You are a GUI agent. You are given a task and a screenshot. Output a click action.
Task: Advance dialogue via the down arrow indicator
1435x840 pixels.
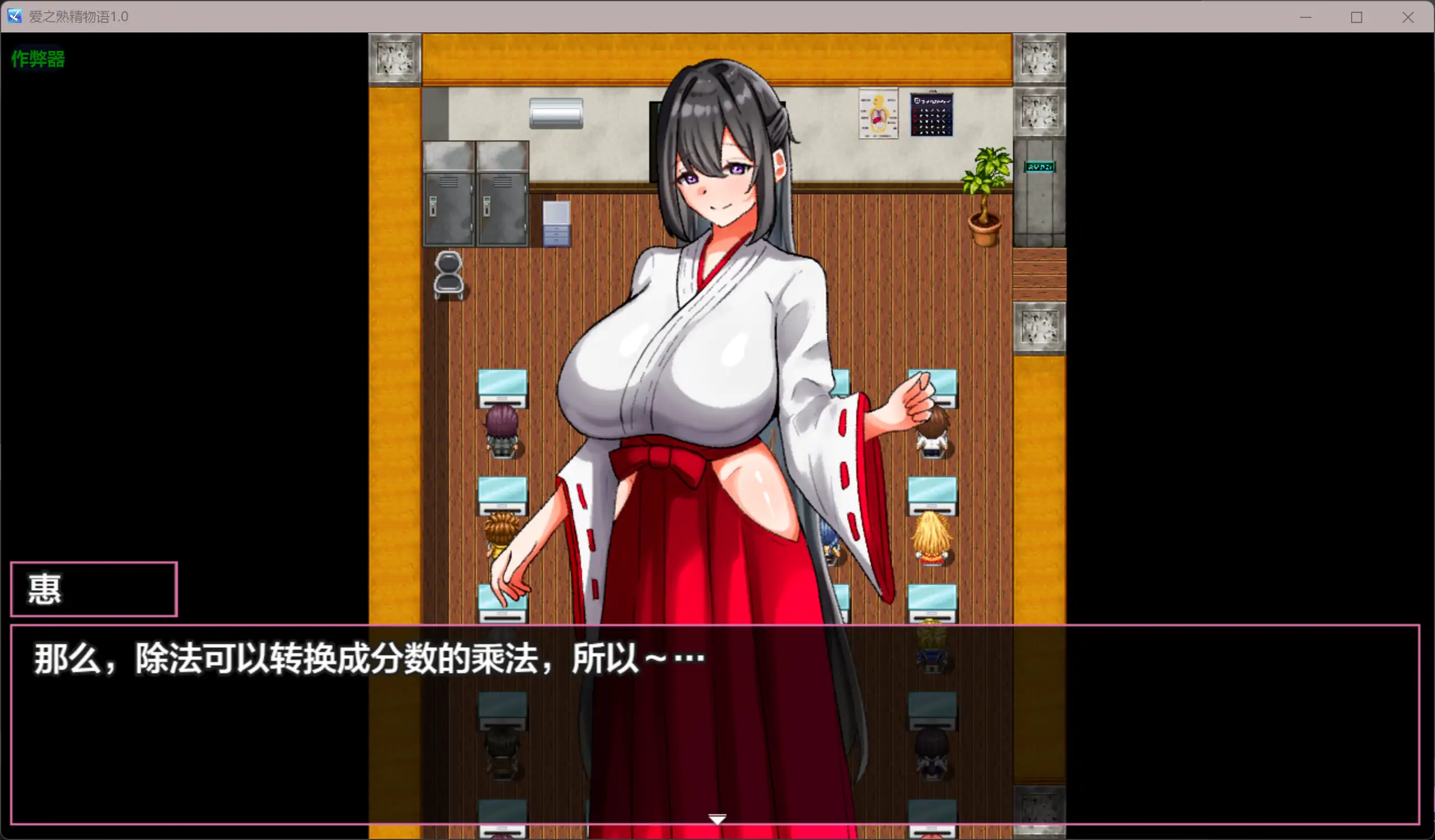pyautogui.click(x=717, y=818)
